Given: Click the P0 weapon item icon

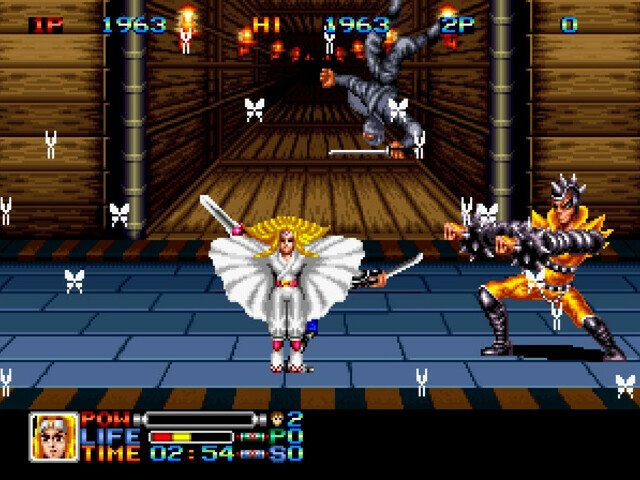Looking at the screenshot, I should [x=254, y=437].
